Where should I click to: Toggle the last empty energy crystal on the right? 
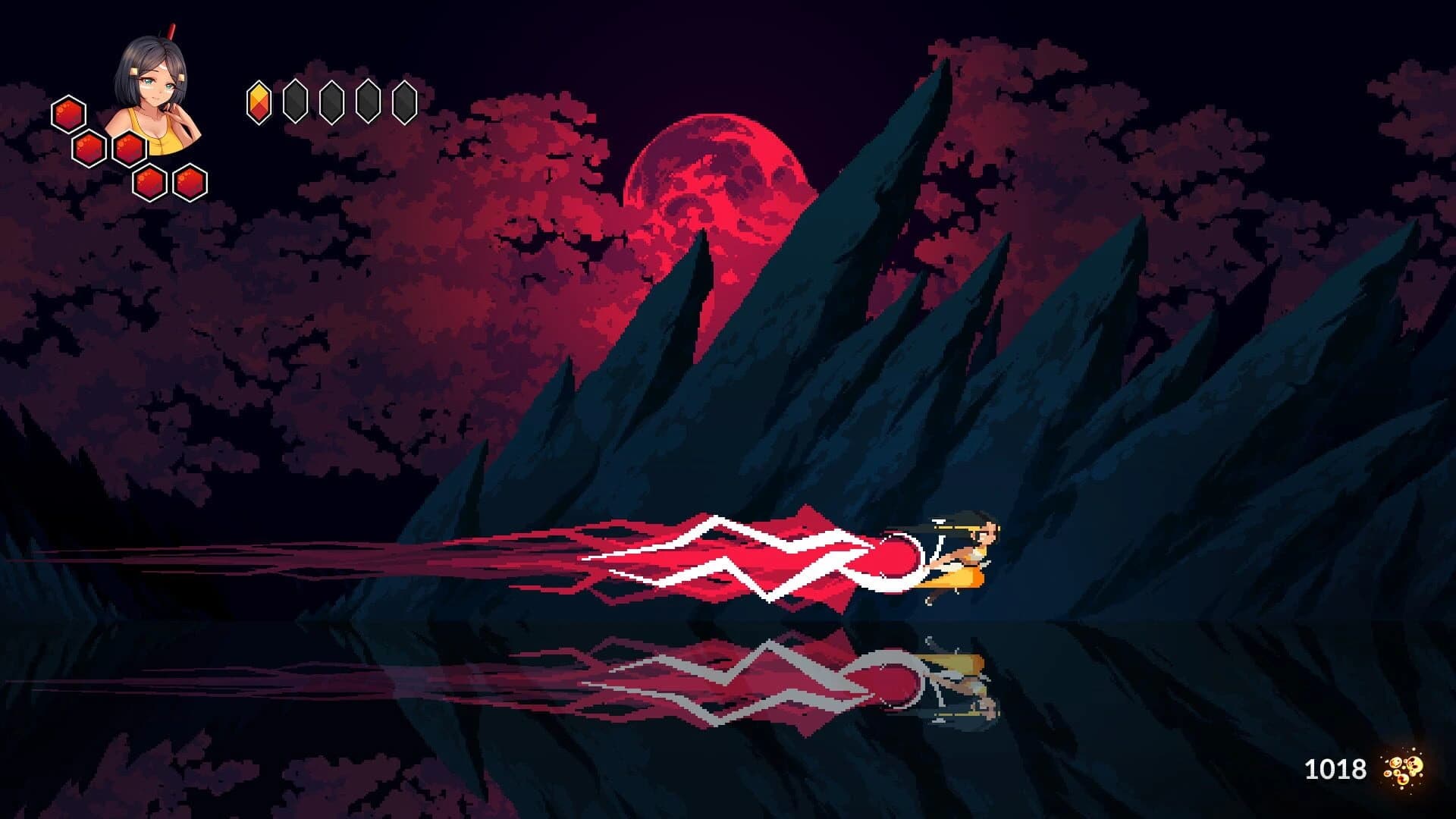point(403,101)
